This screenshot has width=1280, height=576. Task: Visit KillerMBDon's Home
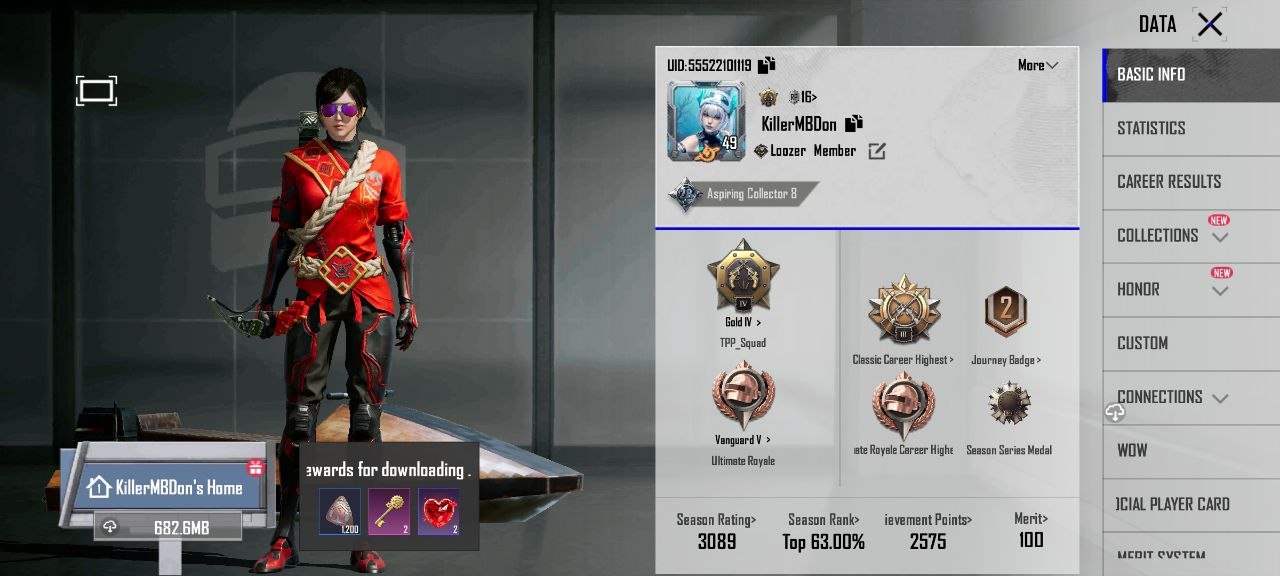coord(166,488)
